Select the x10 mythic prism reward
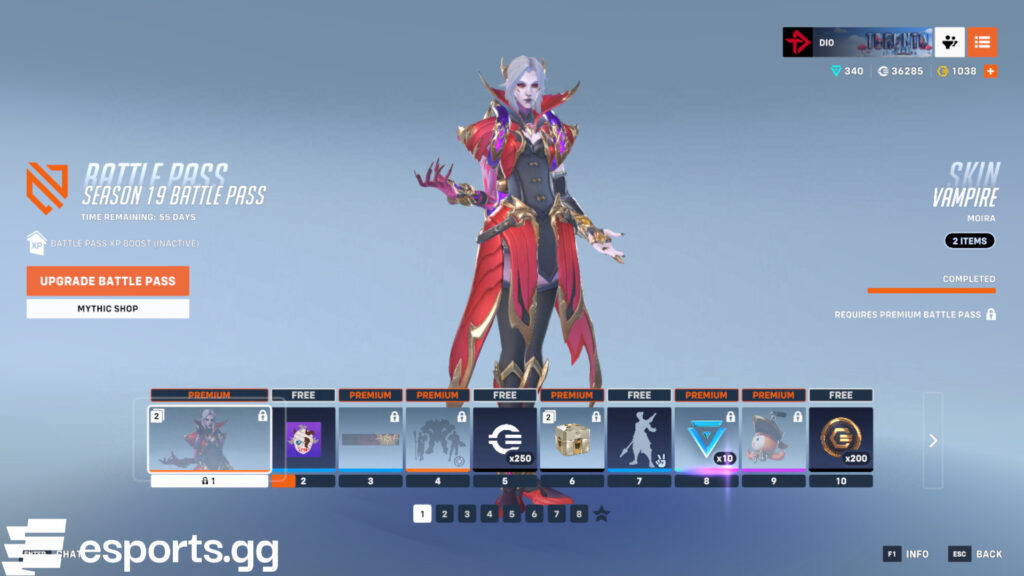 (x=706, y=438)
